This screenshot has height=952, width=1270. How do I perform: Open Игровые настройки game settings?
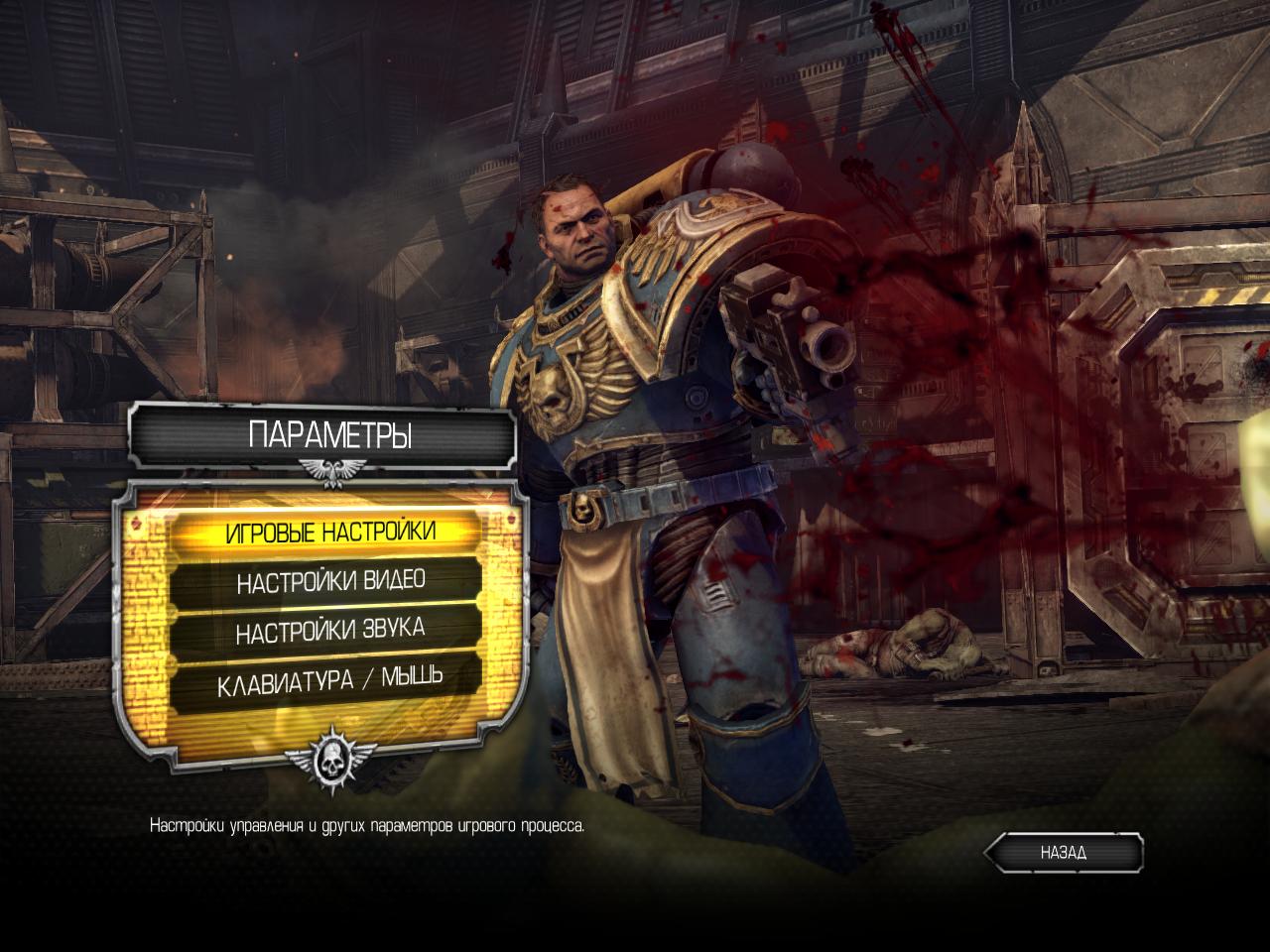(329, 532)
